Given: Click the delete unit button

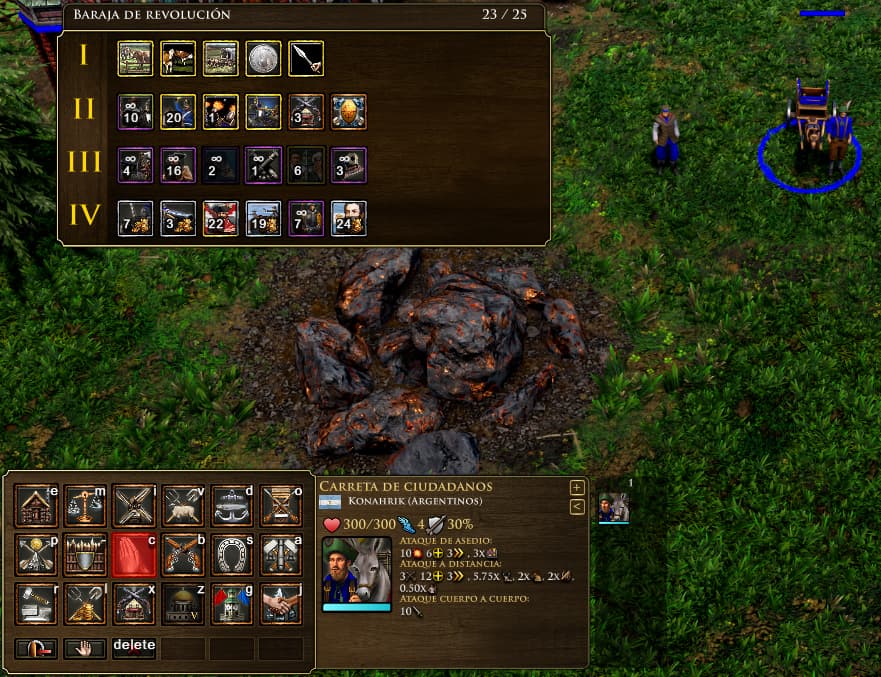Looking at the screenshot, I should (134, 647).
